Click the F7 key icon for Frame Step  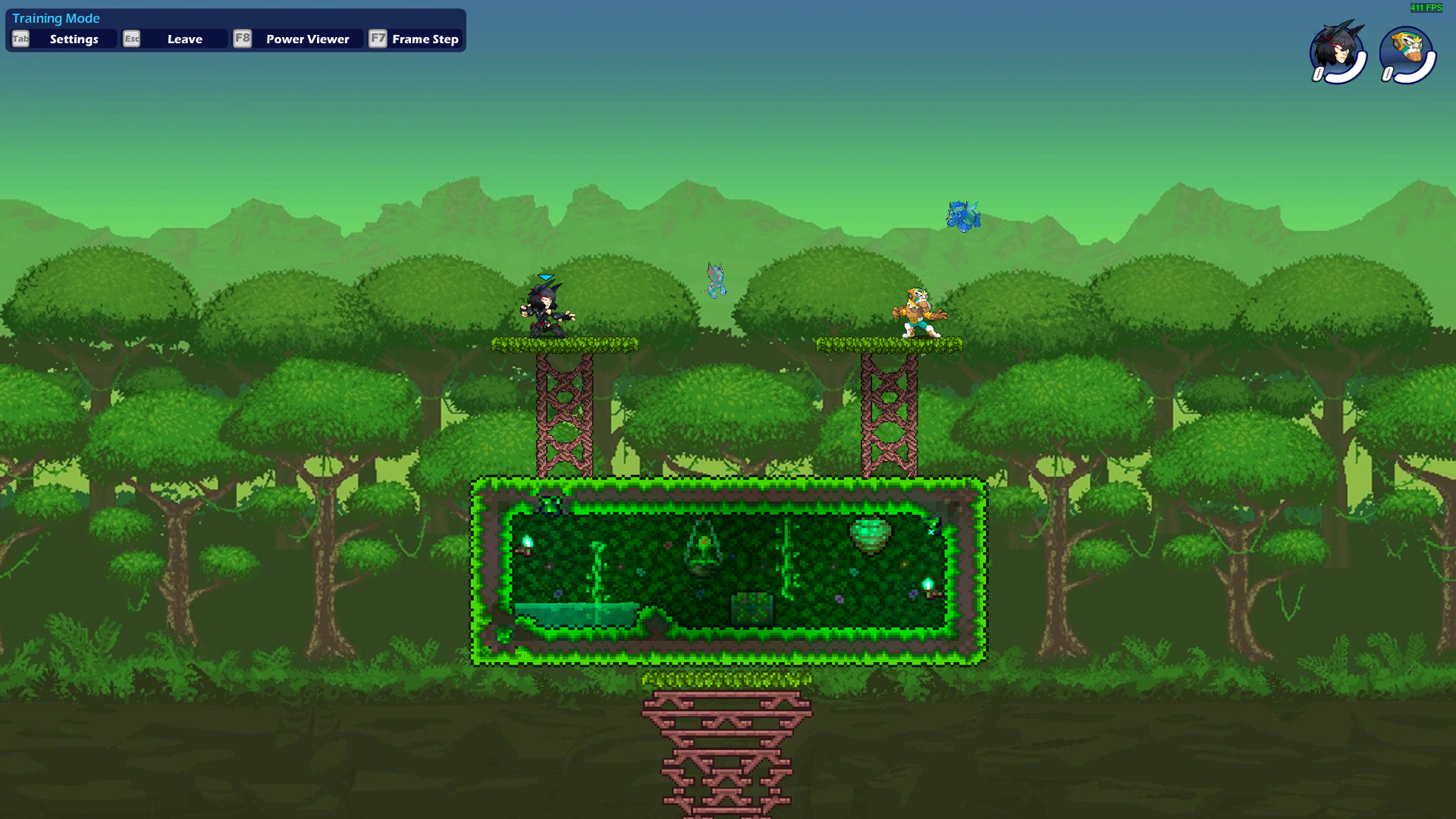(378, 39)
